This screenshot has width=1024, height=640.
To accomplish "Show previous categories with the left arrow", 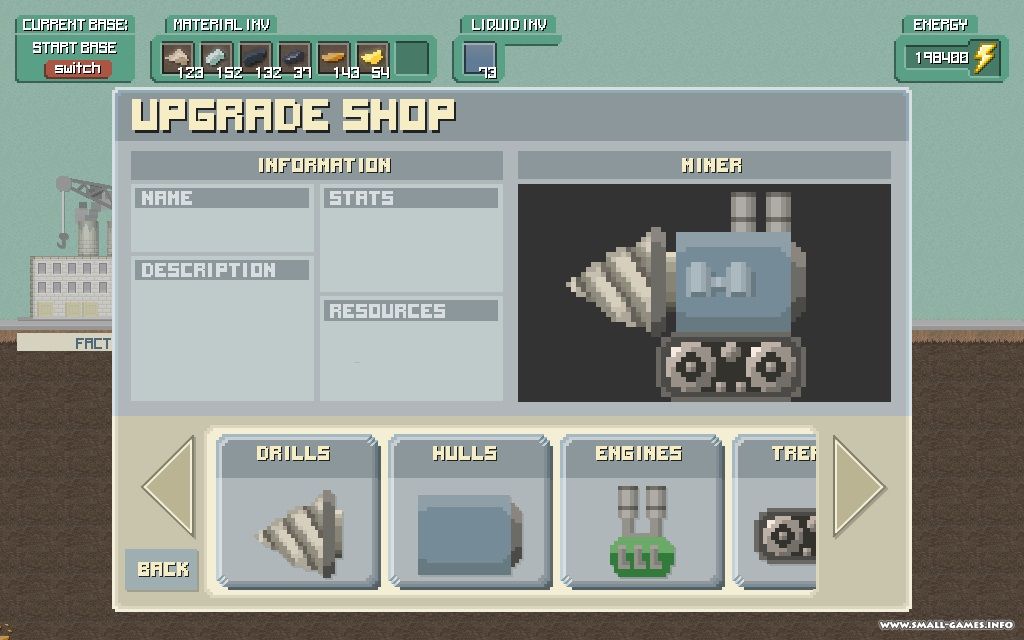I will pyautogui.click(x=168, y=487).
